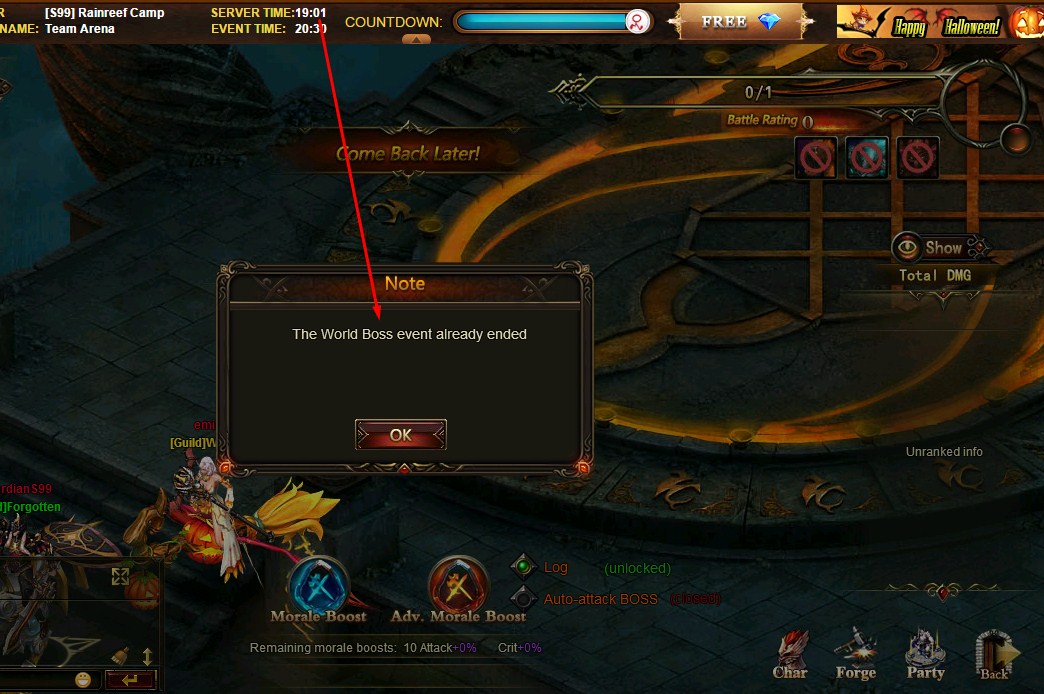This screenshot has width=1044, height=694.
Task: Open the Forge menu
Action: pyautogui.click(x=856, y=653)
